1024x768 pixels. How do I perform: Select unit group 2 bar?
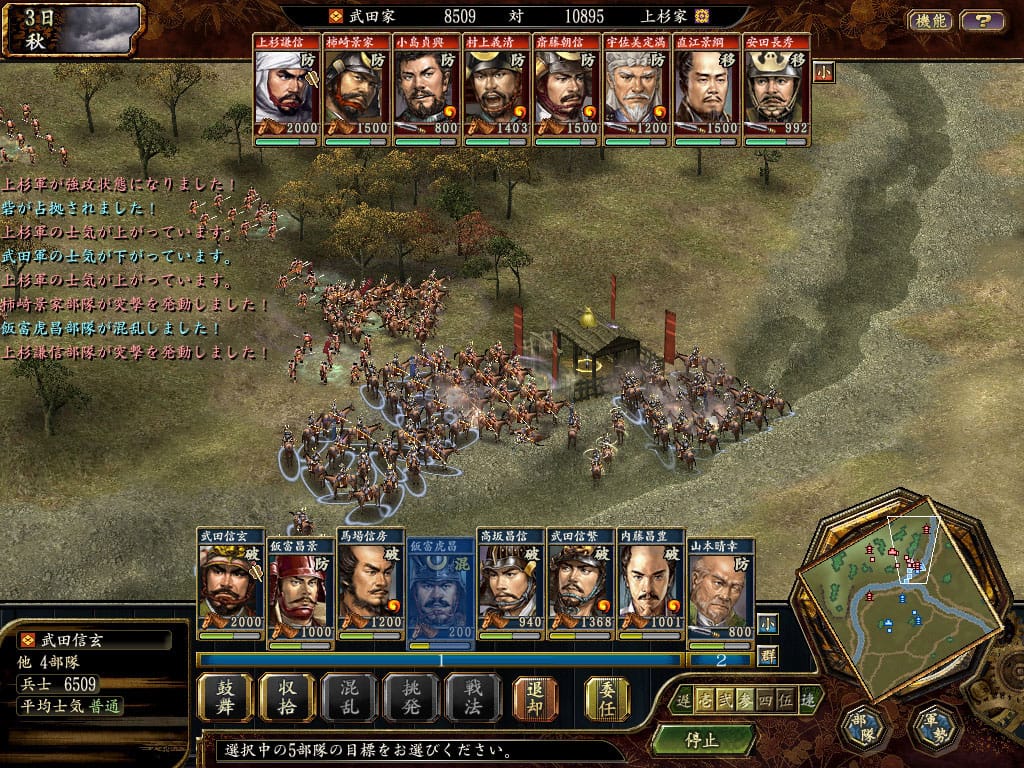pos(719,659)
